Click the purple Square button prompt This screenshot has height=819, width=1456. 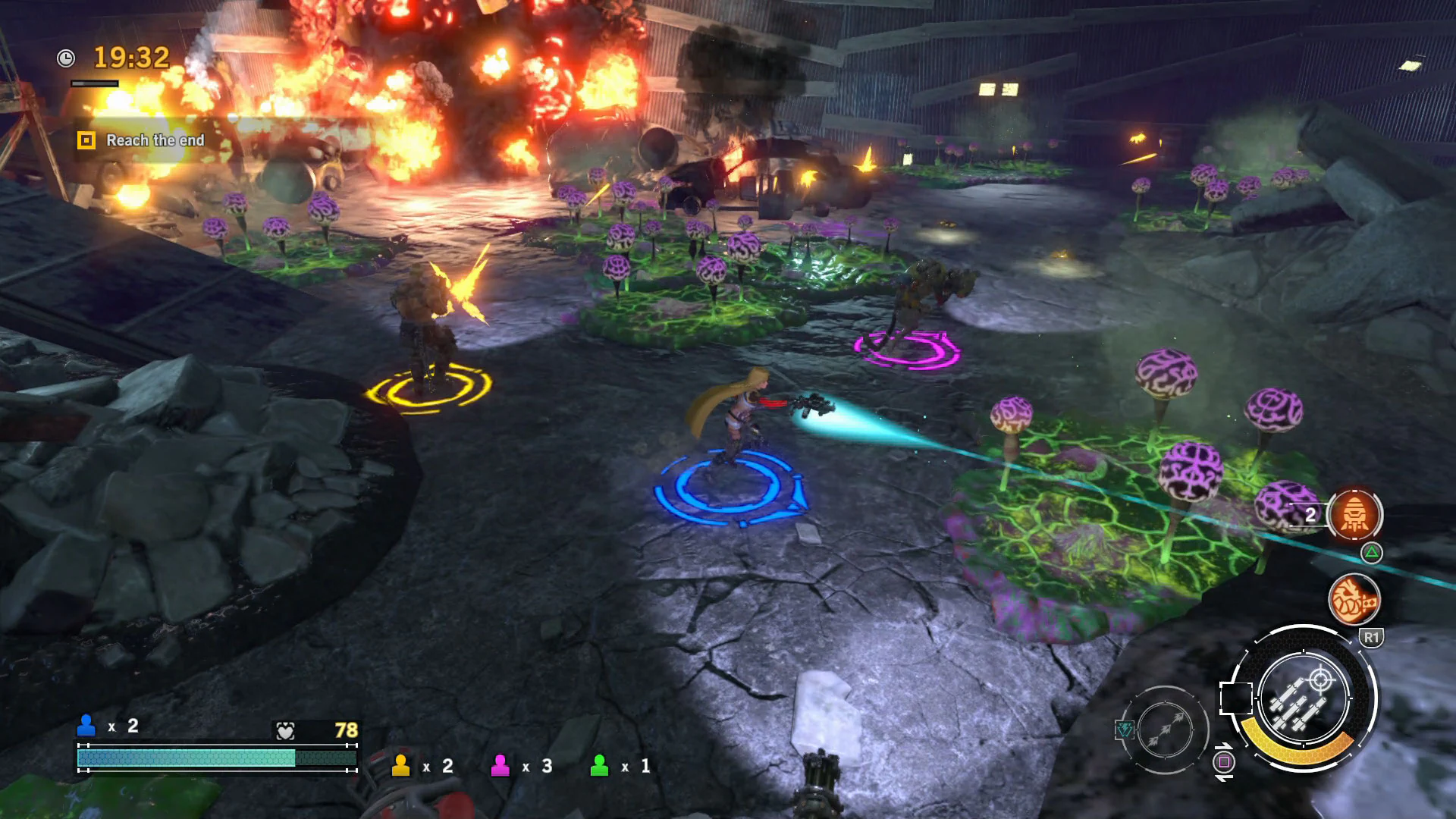[1225, 761]
